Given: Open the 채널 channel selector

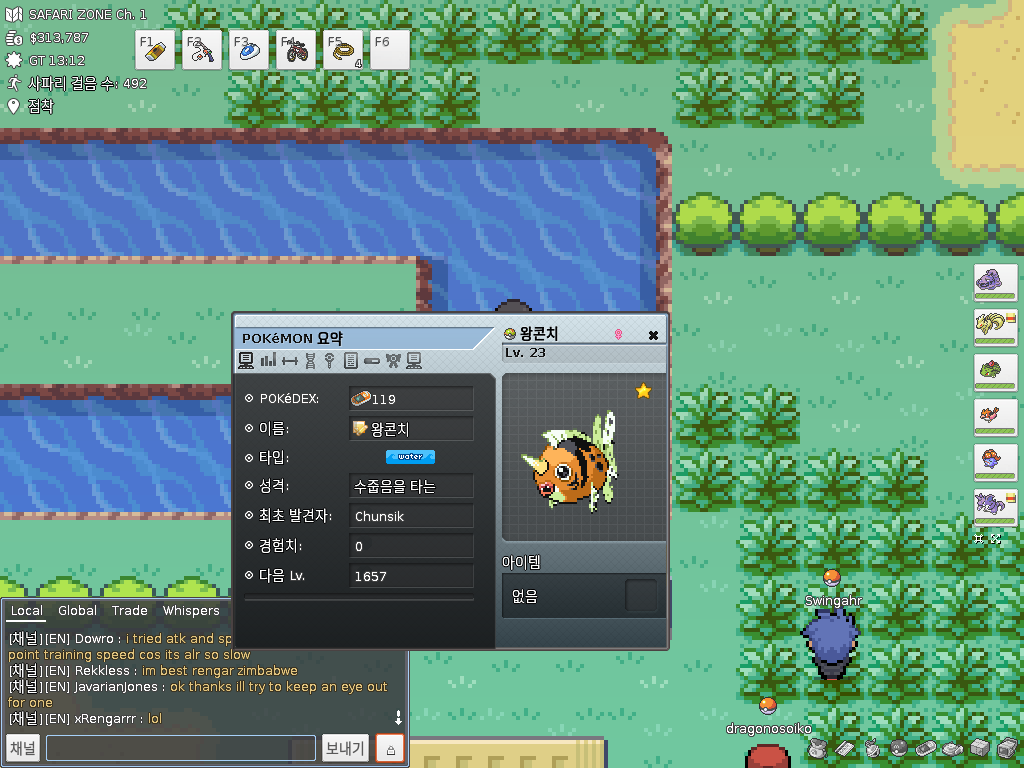Looking at the screenshot, I should pos(23,748).
